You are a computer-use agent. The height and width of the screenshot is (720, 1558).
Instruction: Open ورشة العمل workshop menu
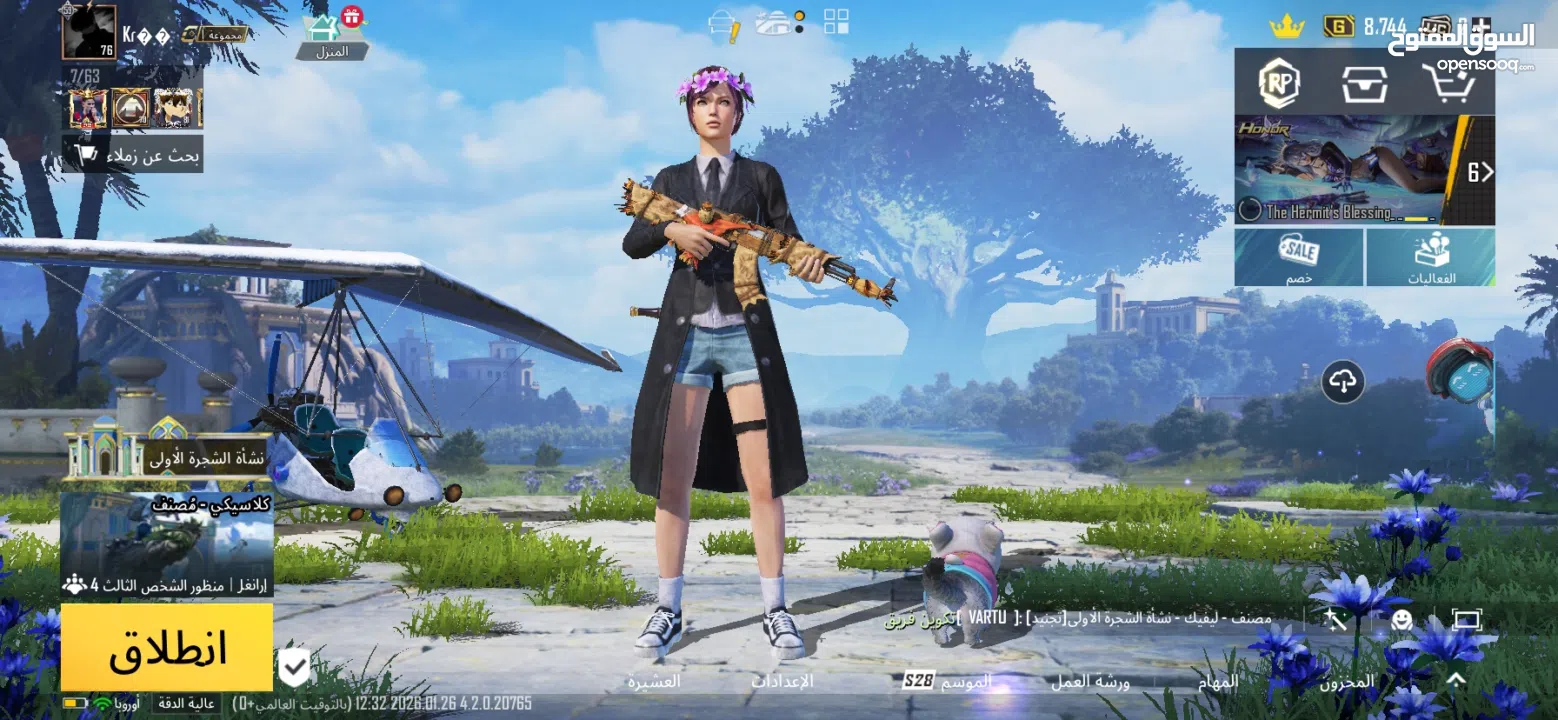[1090, 681]
